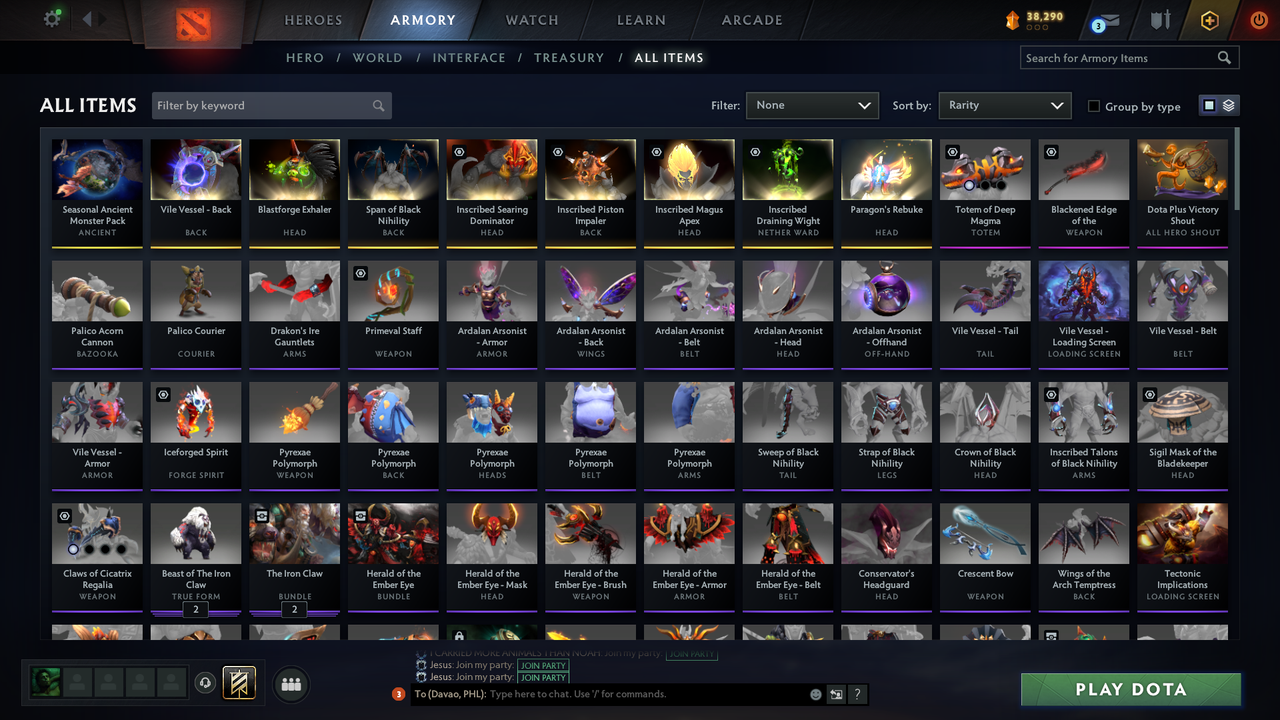
Task: Open the friends list icon
Action: coord(289,684)
